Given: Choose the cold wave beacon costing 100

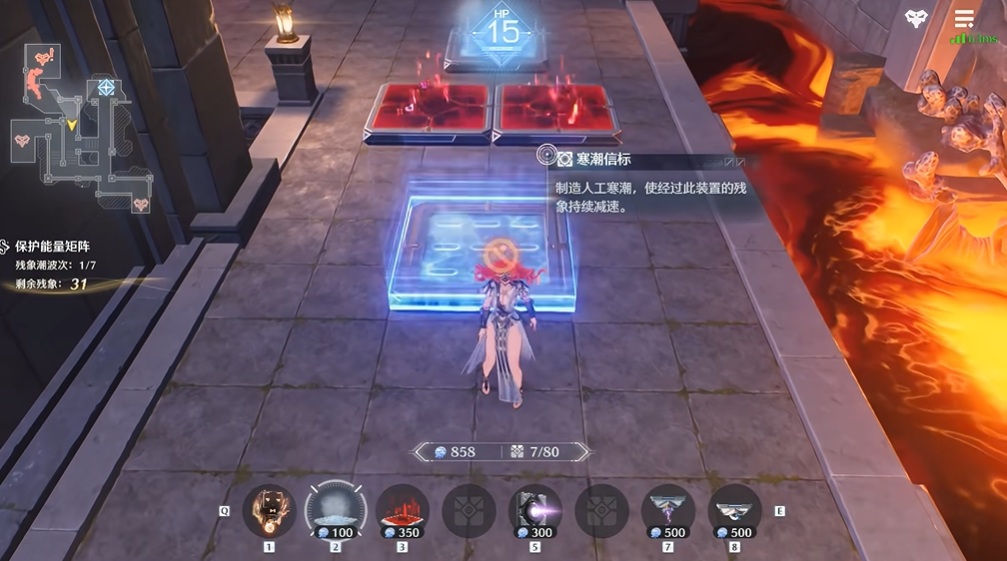Looking at the screenshot, I should tap(335, 510).
